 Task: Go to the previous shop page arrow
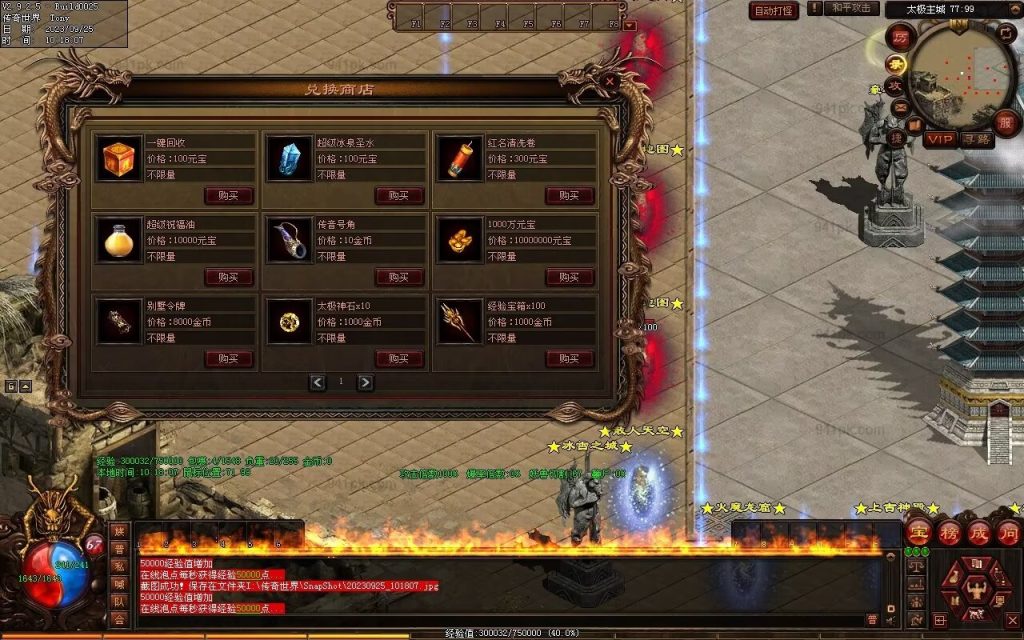point(318,382)
